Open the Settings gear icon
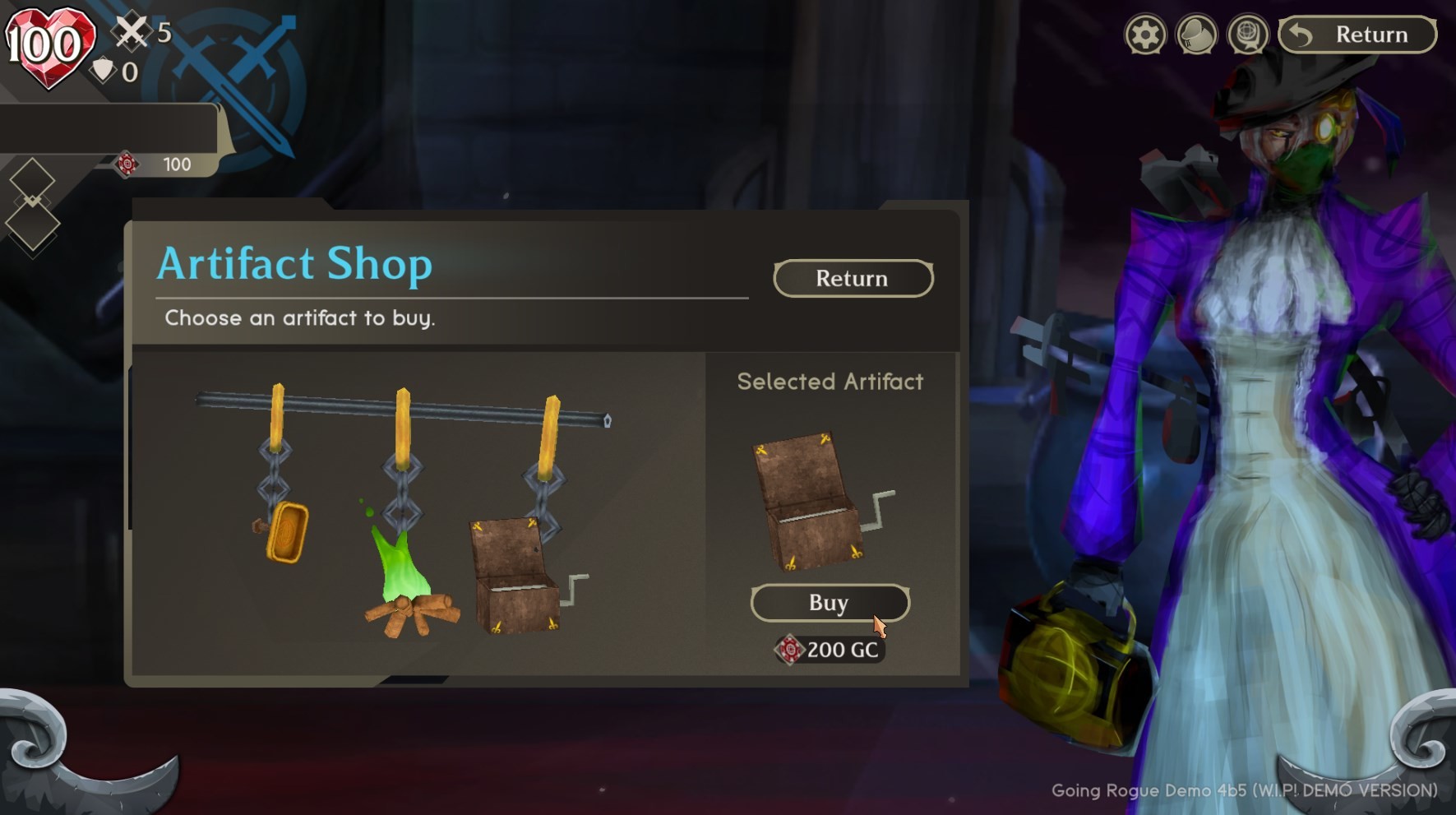The height and width of the screenshot is (815, 1456). (1145, 35)
